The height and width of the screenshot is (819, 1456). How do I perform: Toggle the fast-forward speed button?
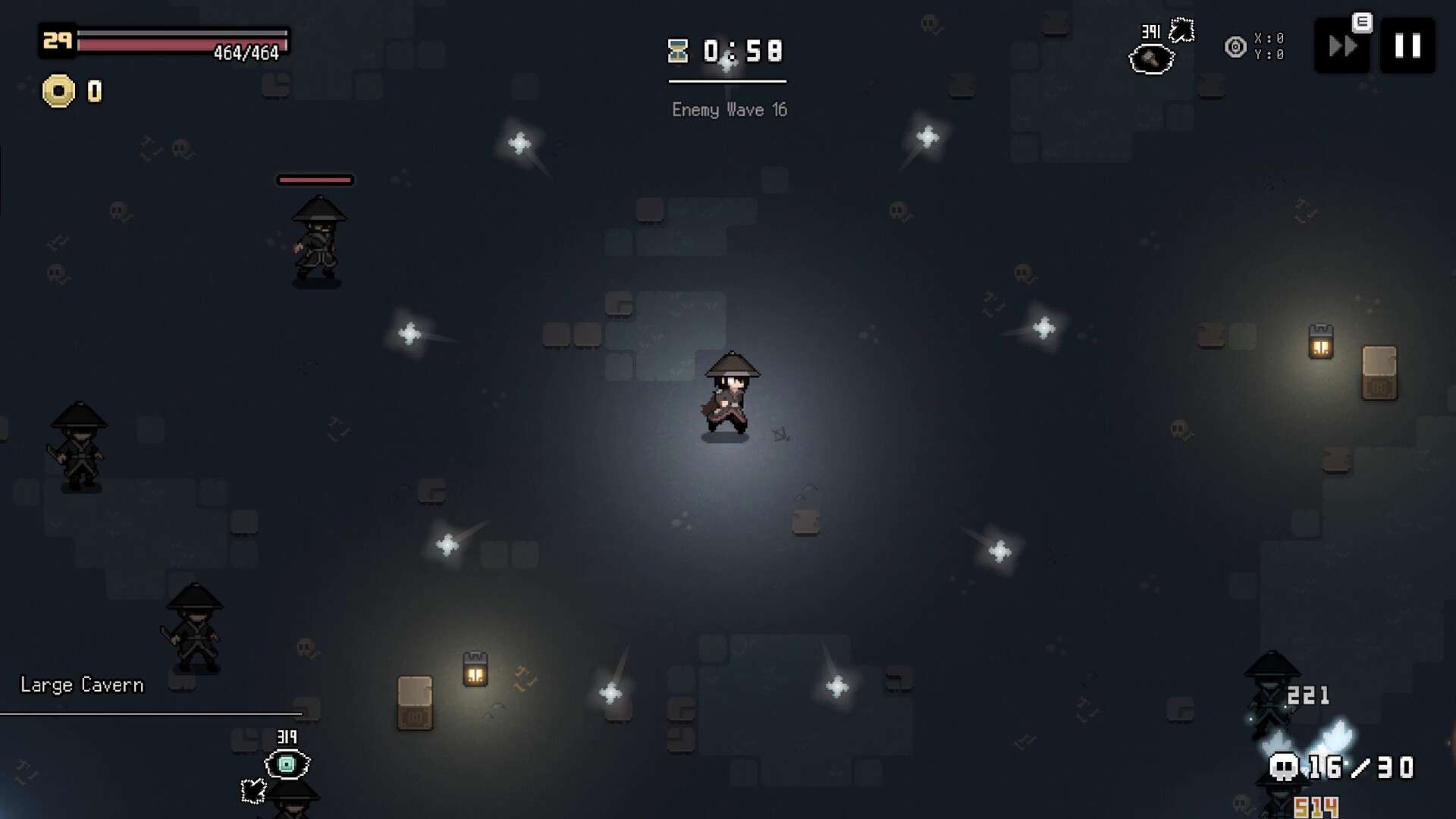(1341, 47)
